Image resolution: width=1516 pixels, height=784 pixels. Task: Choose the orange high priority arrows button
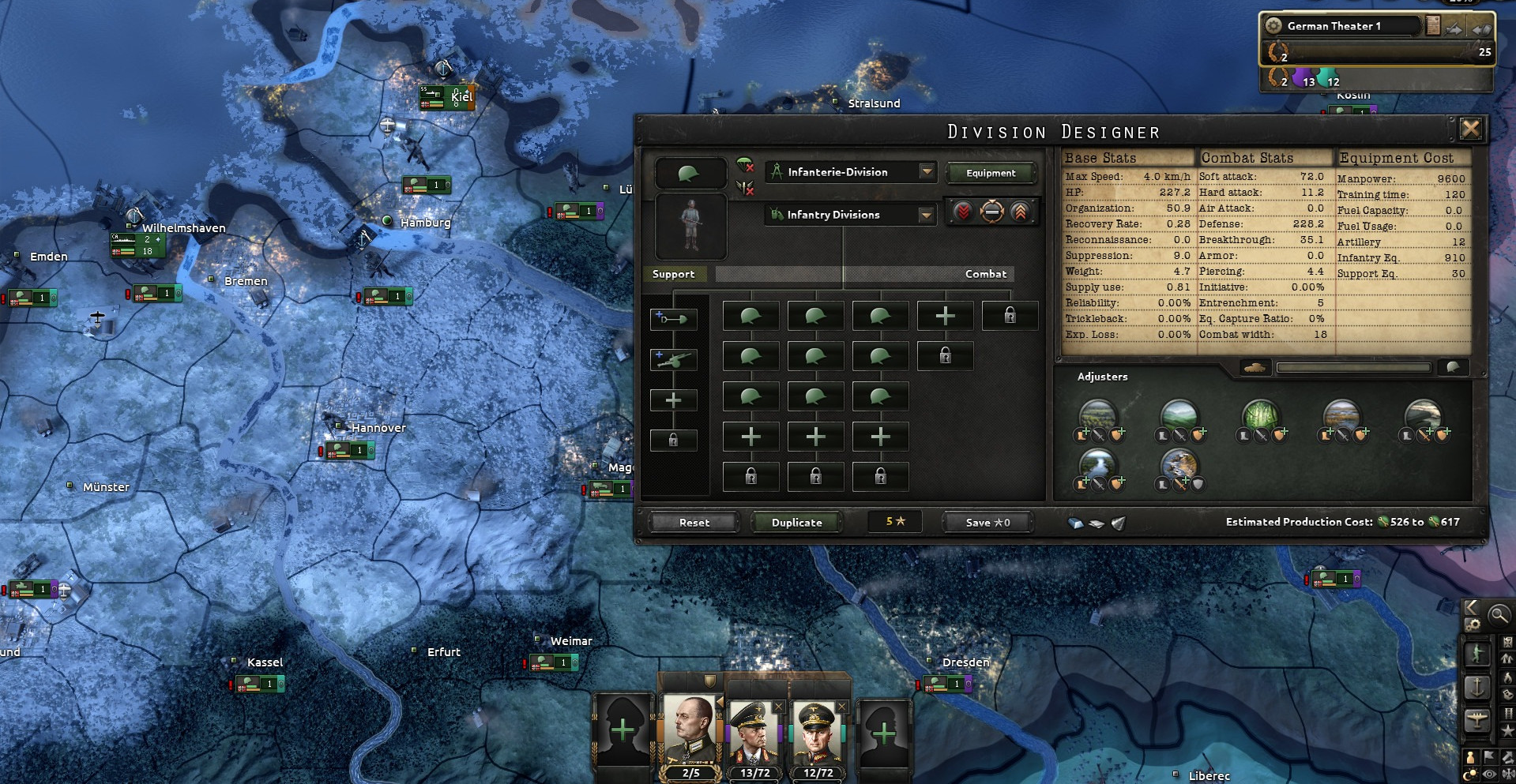click(x=1020, y=212)
